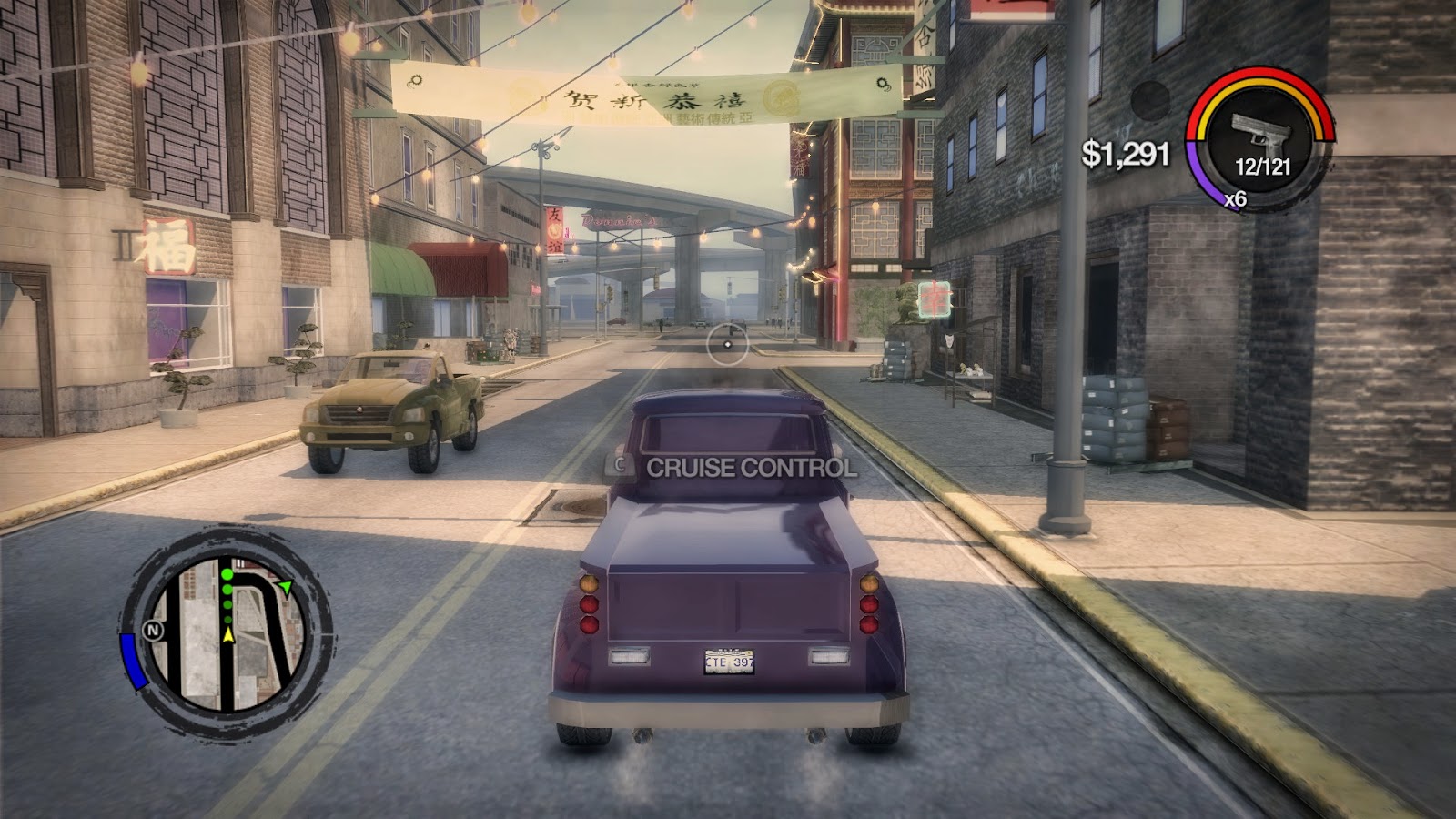Click the circular minimap
This screenshot has width=1456, height=819.
pos(226,632)
